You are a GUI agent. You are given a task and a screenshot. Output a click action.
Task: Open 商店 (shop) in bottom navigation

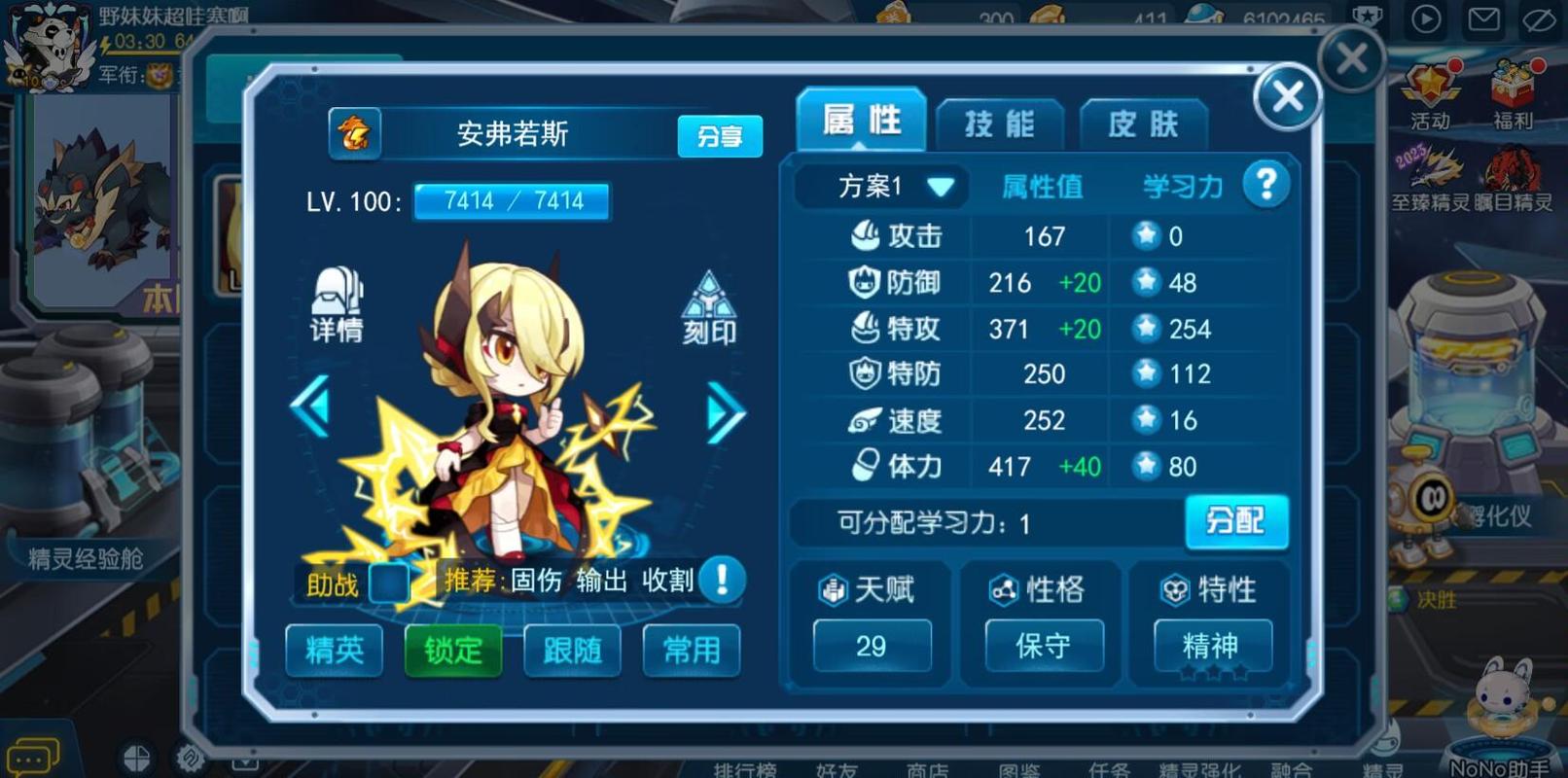point(925,770)
